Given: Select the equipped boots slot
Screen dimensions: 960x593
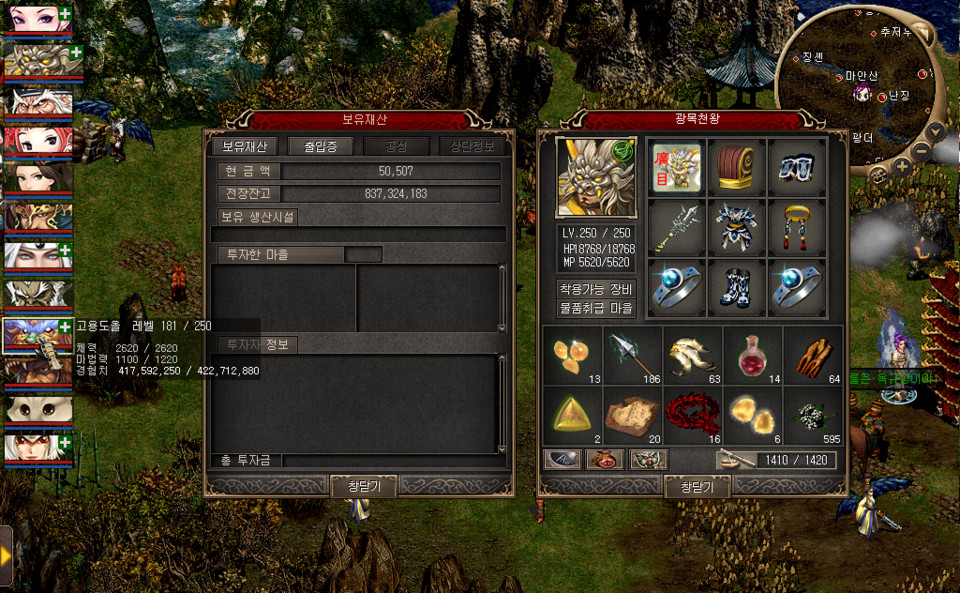Looking at the screenshot, I should 737,288.
